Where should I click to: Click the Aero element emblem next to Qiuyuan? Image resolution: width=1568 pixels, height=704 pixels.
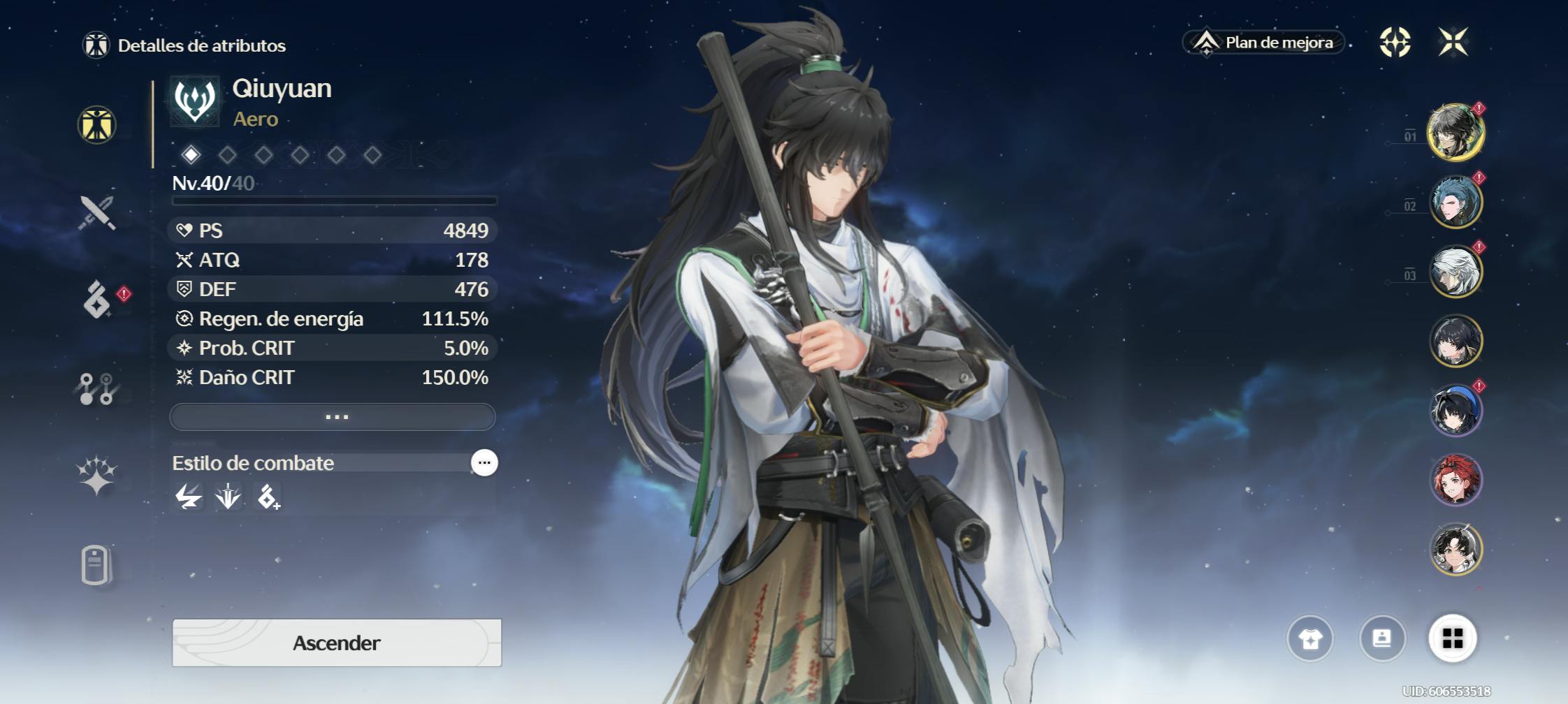point(195,101)
